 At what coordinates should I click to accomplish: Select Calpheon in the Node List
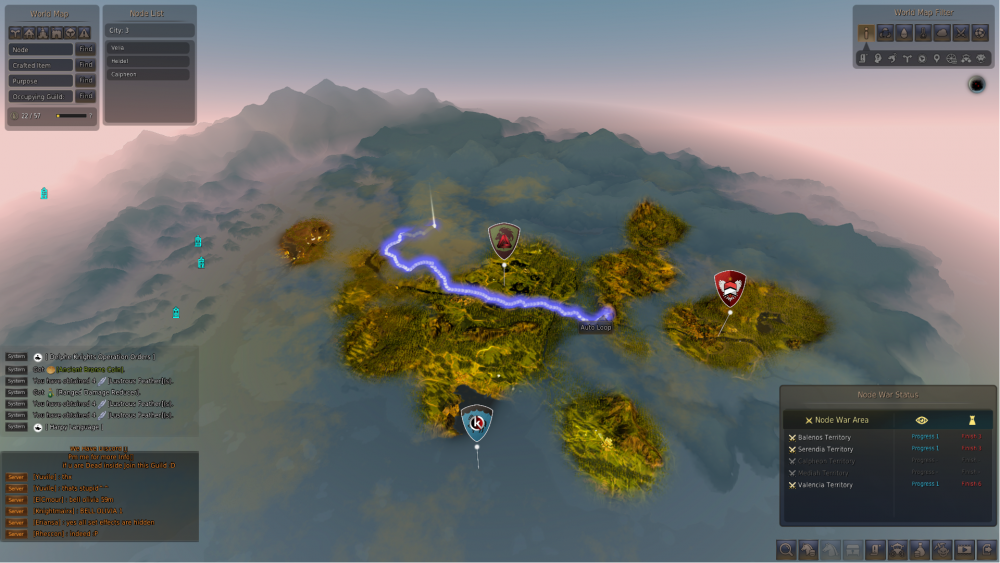pos(148,74)
